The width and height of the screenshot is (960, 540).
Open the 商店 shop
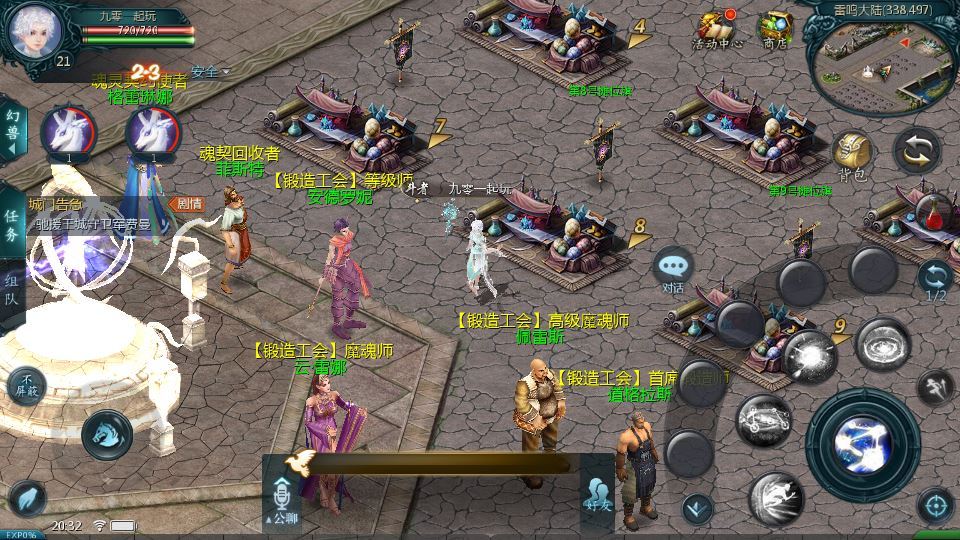pyautogui.click(x=774, y=30)
